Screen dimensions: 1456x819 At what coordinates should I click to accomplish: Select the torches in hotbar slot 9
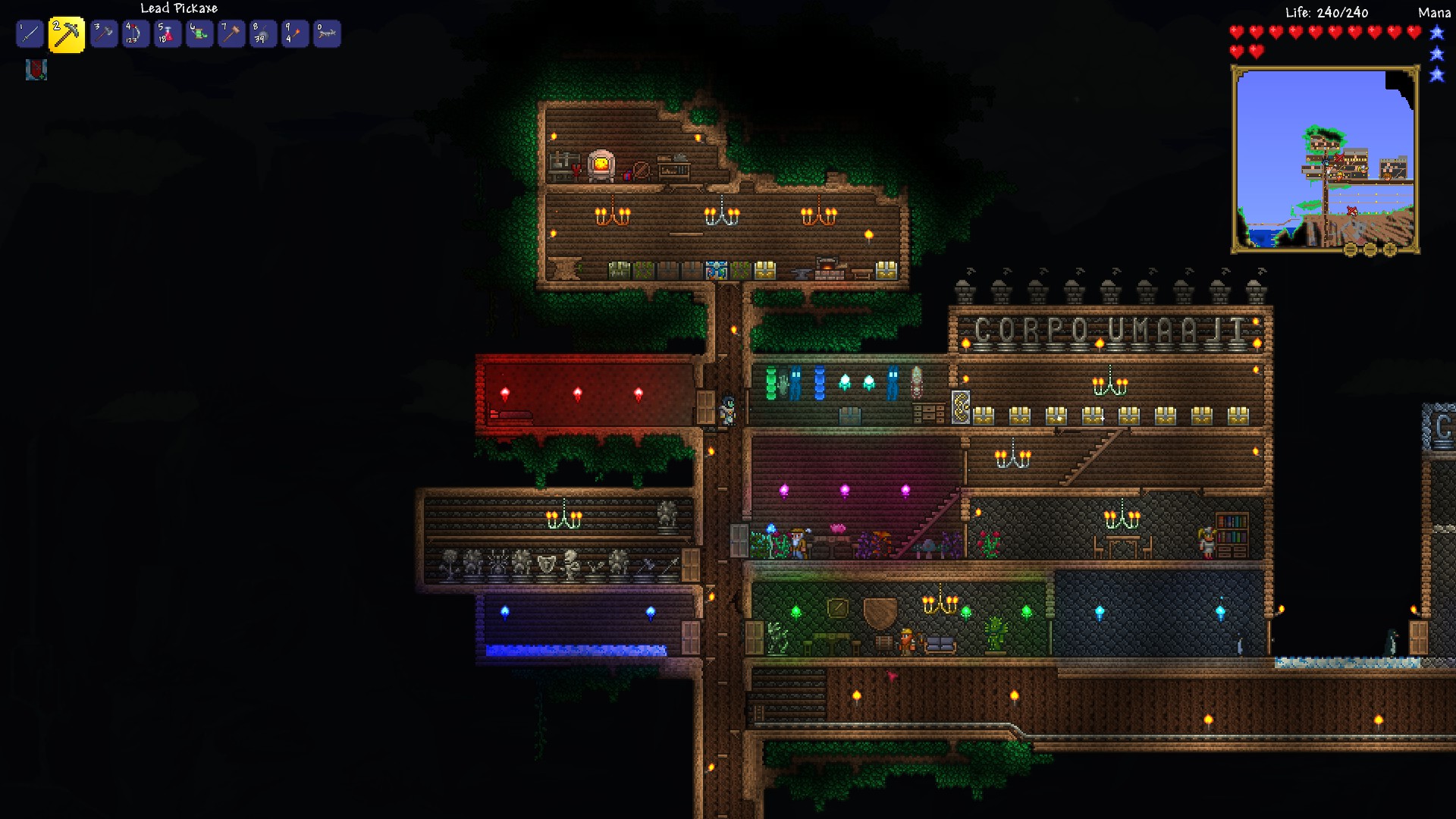coord(296,33)
